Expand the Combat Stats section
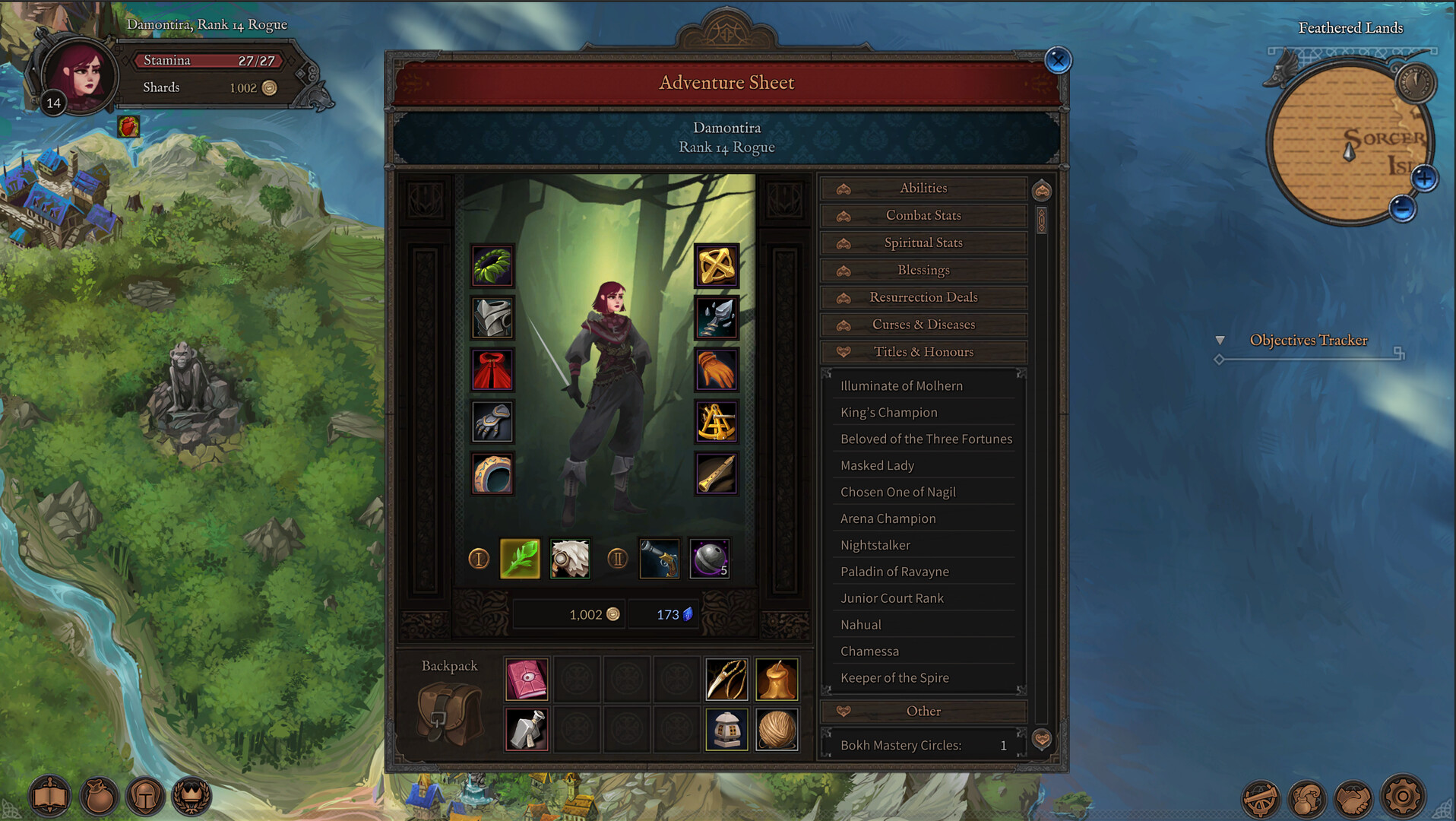This screenshot has width=1456, height=821. pos(923,215)
